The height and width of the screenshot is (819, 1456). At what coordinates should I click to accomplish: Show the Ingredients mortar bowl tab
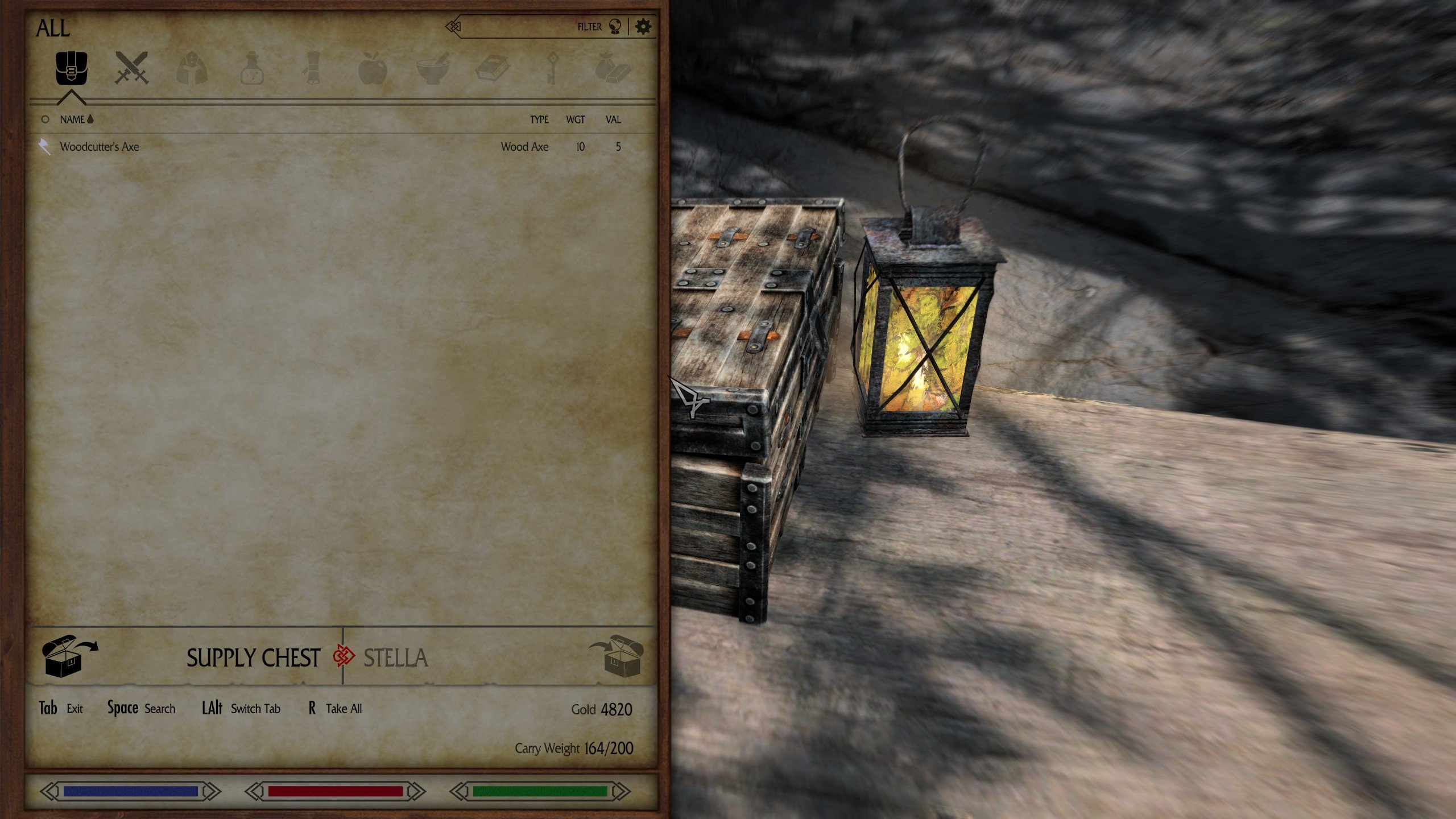pyautogui.click(x=432, y=68)
